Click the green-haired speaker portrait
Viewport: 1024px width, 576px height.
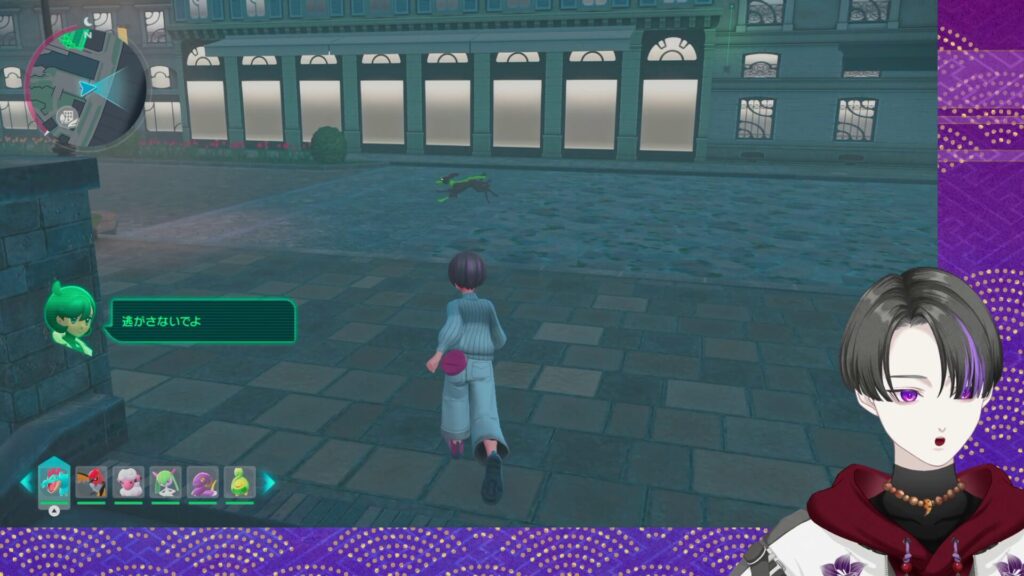coord(71,318)
